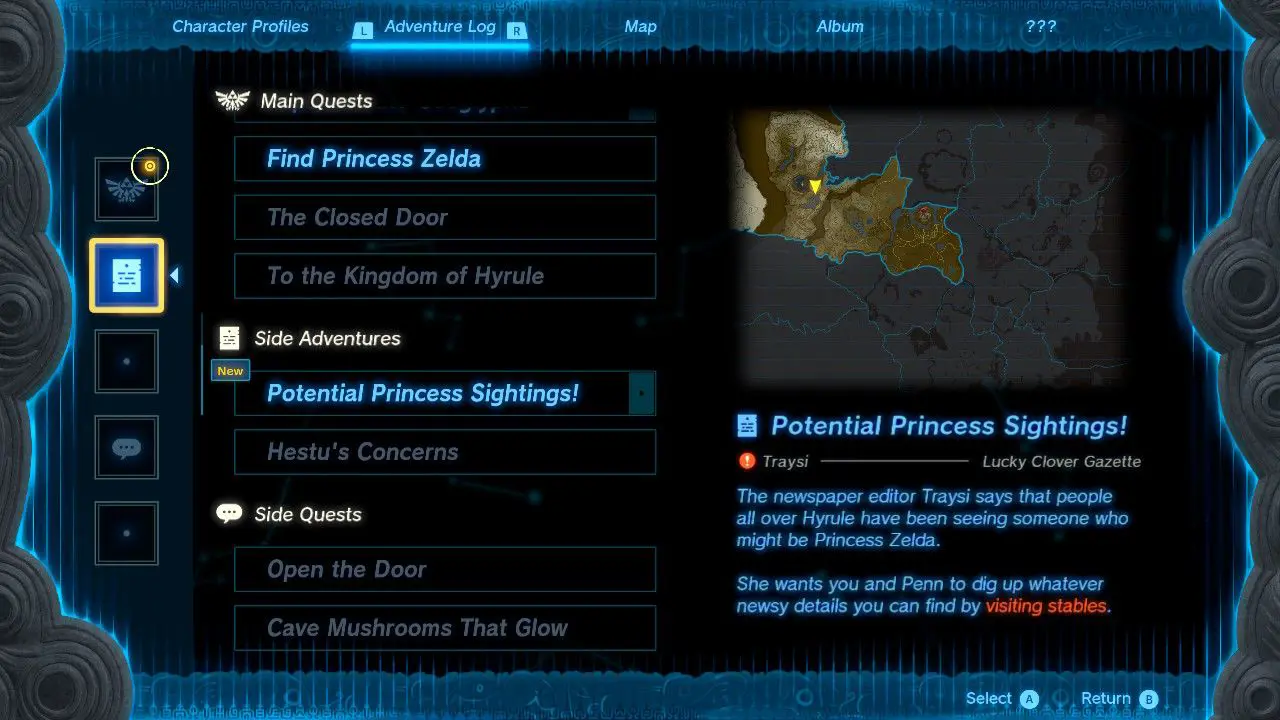
Task: Click the Triforce crest beside Main Quests header
Action: [x=231, y=99]
